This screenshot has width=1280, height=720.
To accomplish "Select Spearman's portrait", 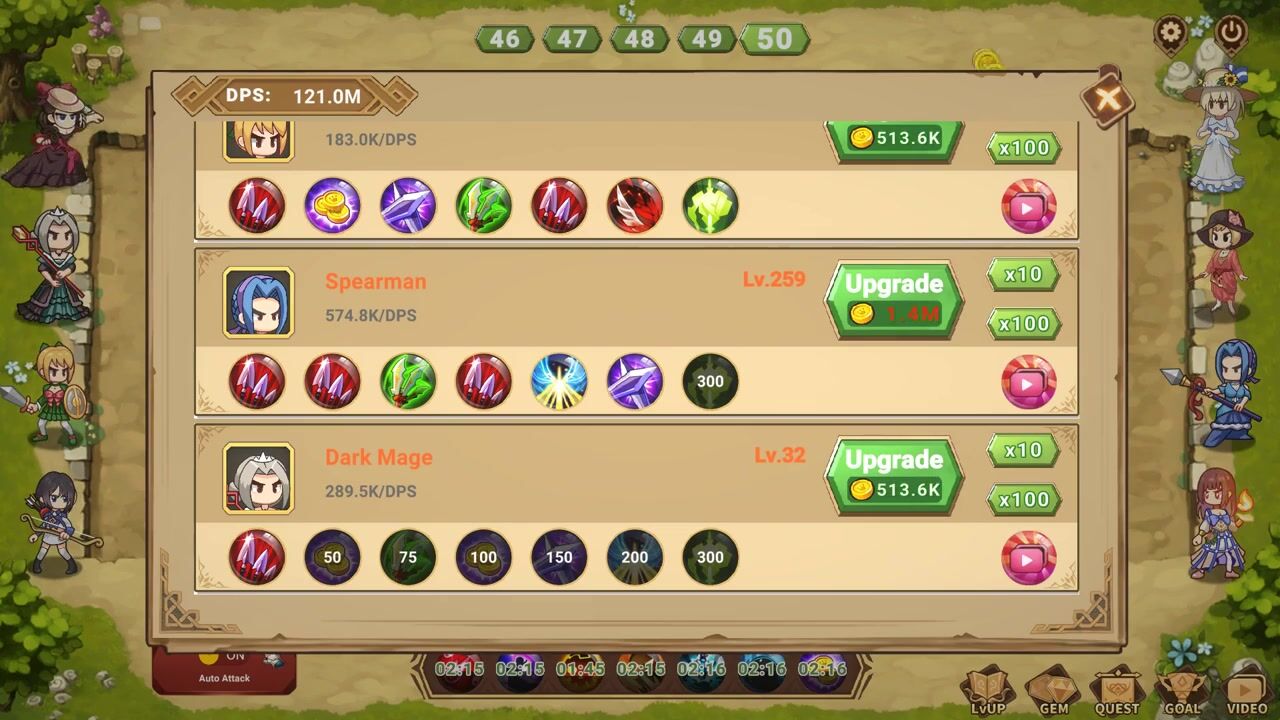I will (258, 302).
